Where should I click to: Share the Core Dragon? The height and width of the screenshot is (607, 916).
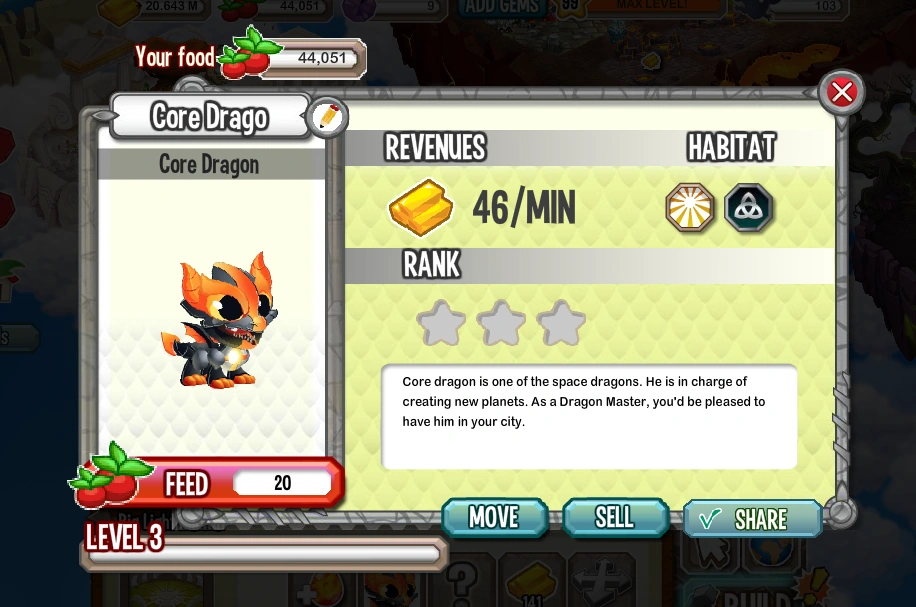[x=752, y=519]
